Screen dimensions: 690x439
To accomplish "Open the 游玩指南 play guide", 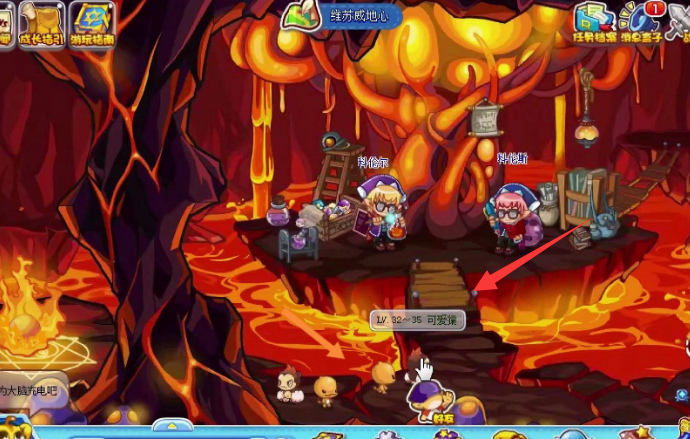I will tap(91, 24).
